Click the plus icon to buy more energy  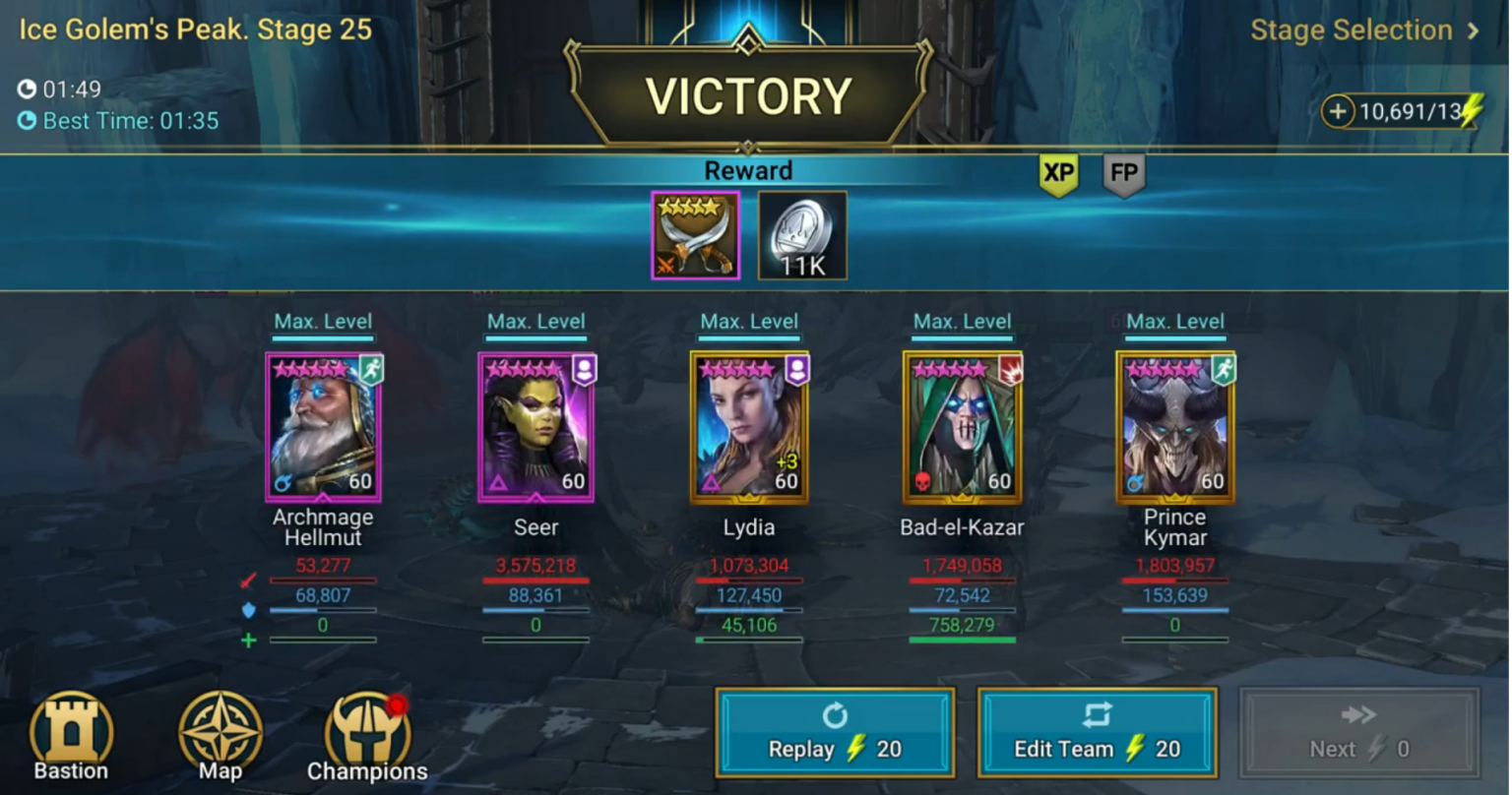pos(1339,112)
